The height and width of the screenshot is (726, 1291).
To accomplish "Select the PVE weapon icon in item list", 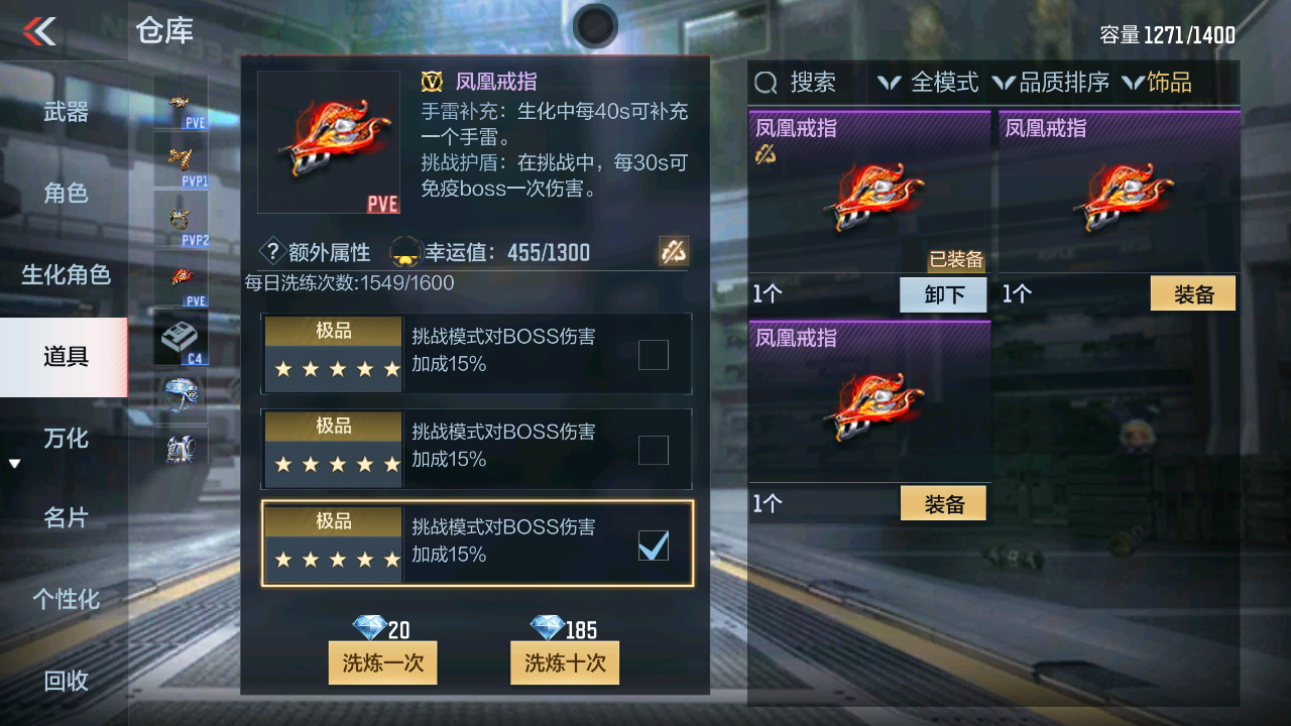I will point(180,100).
